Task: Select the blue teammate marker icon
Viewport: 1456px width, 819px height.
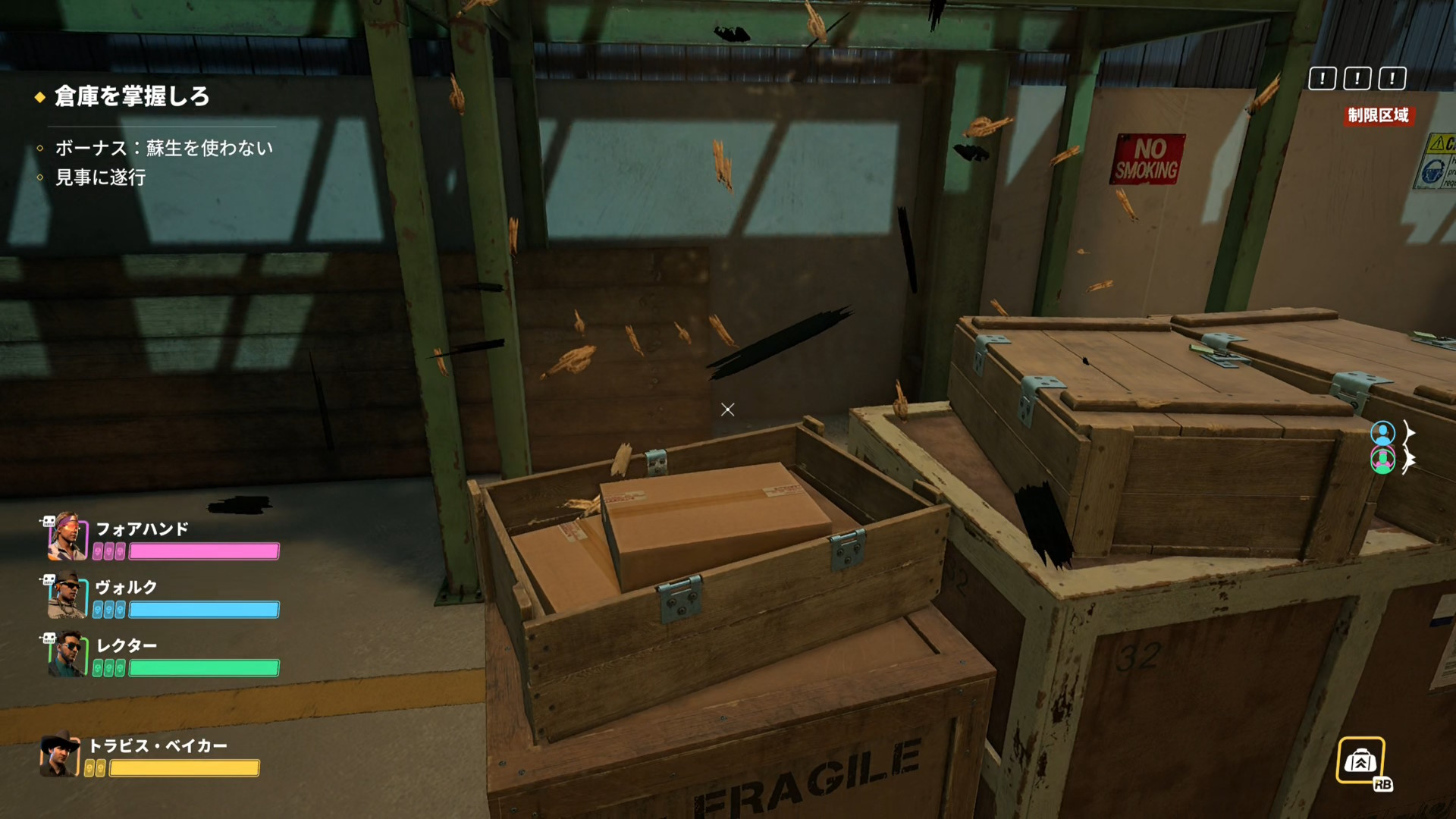Action: (1382, 432)
